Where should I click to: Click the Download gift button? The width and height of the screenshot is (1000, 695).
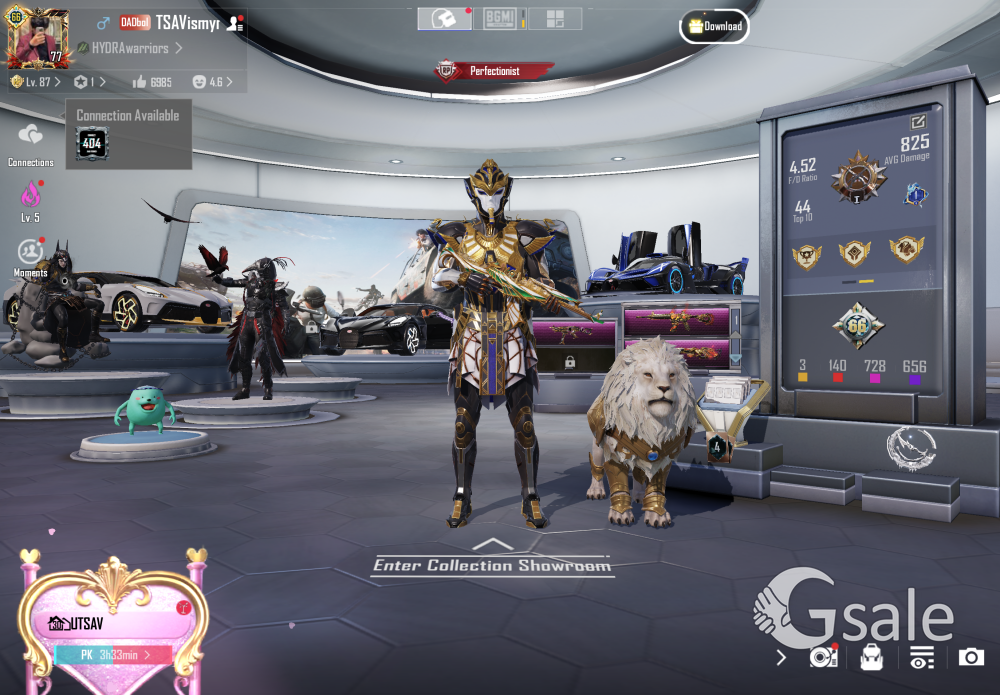point(714,26)
